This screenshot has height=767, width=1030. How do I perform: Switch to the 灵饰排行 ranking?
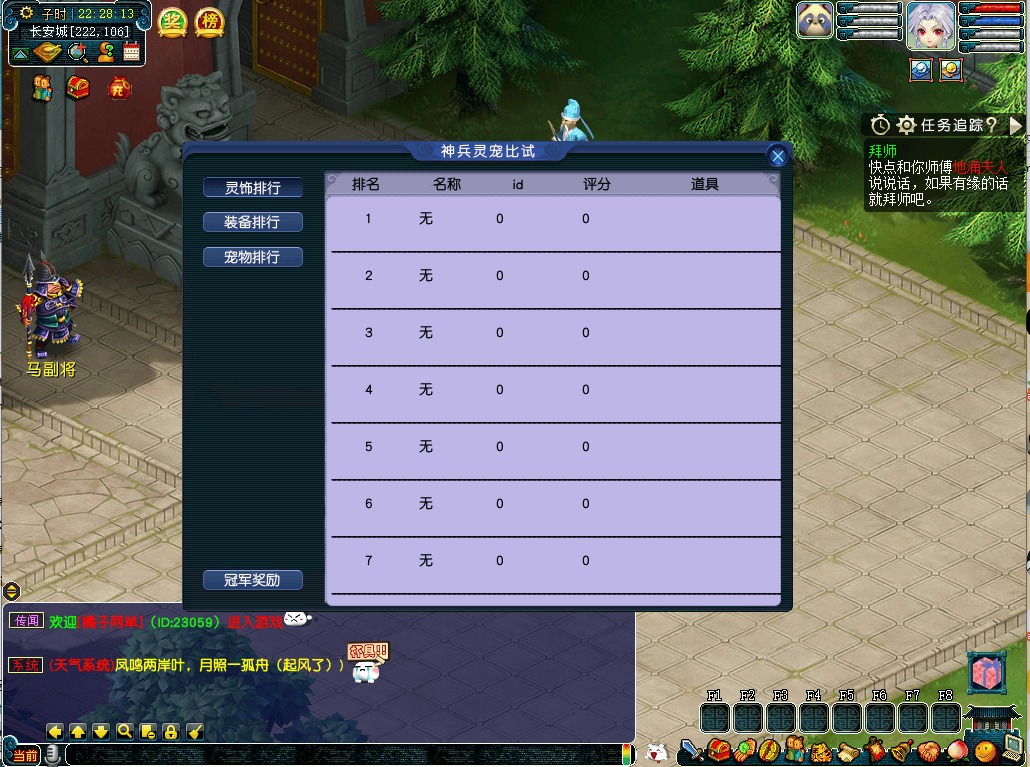click(252, 188)
